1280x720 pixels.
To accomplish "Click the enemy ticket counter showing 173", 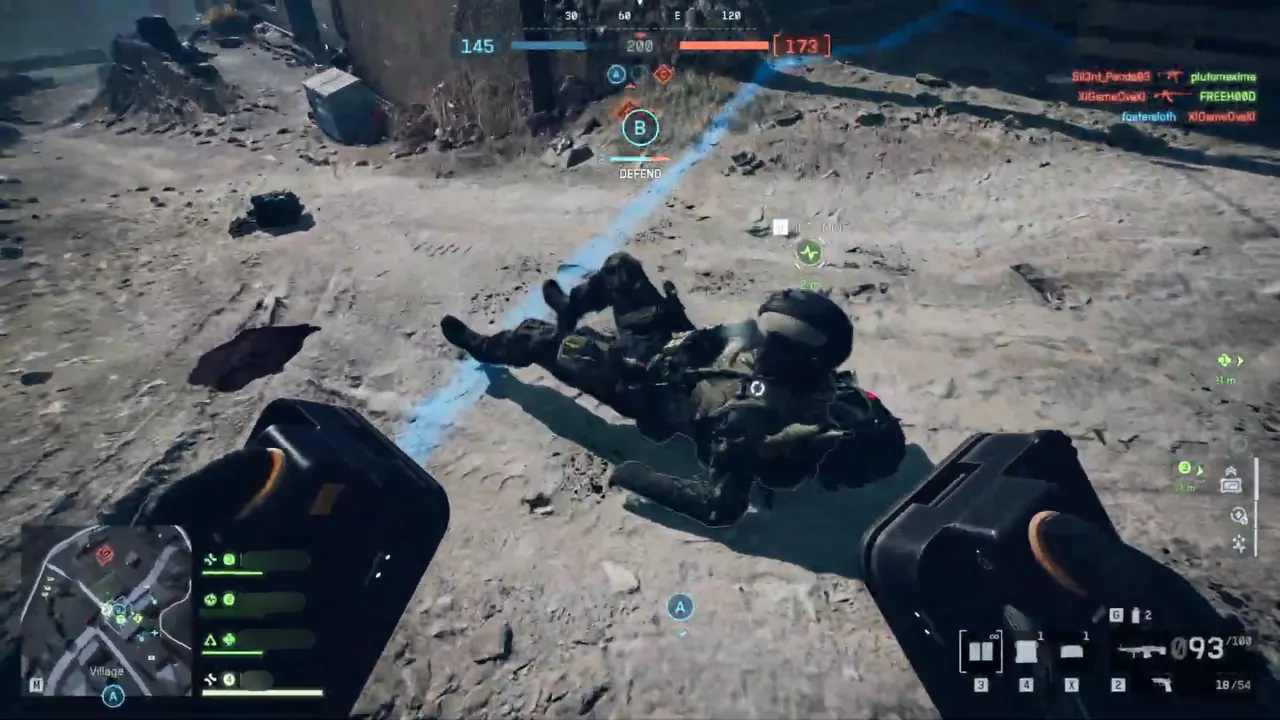I will 802,46.
